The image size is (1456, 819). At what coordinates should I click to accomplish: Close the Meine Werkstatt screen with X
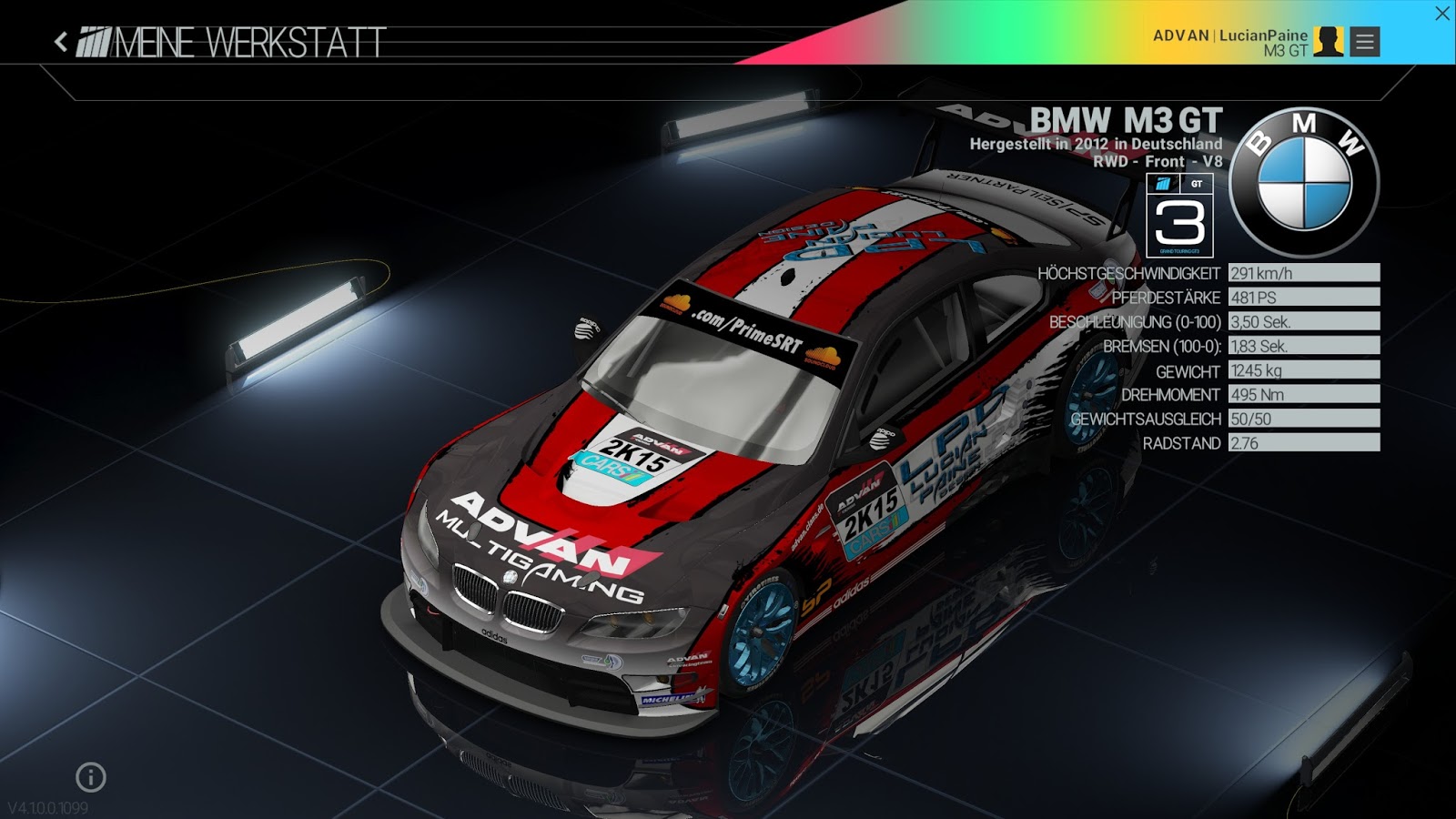point(1443,12)
